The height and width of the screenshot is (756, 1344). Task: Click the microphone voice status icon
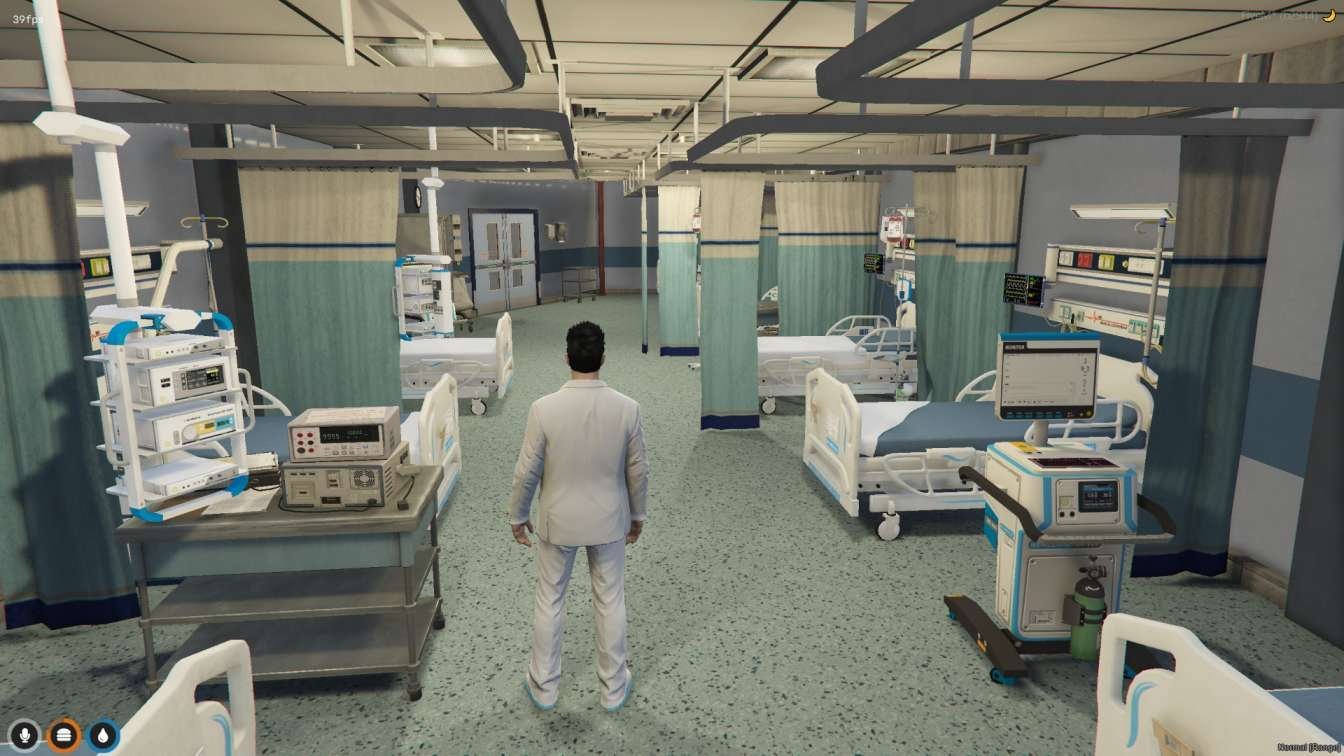point(25,736)
